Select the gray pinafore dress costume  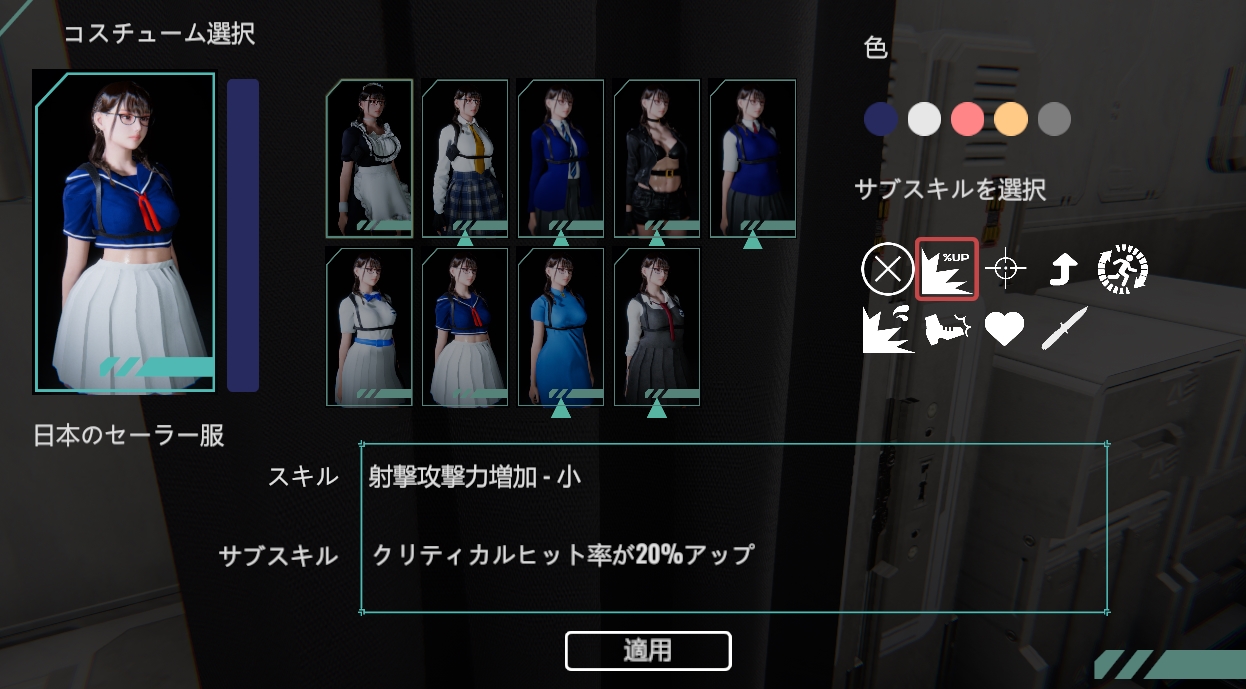[x=657, y=327]
